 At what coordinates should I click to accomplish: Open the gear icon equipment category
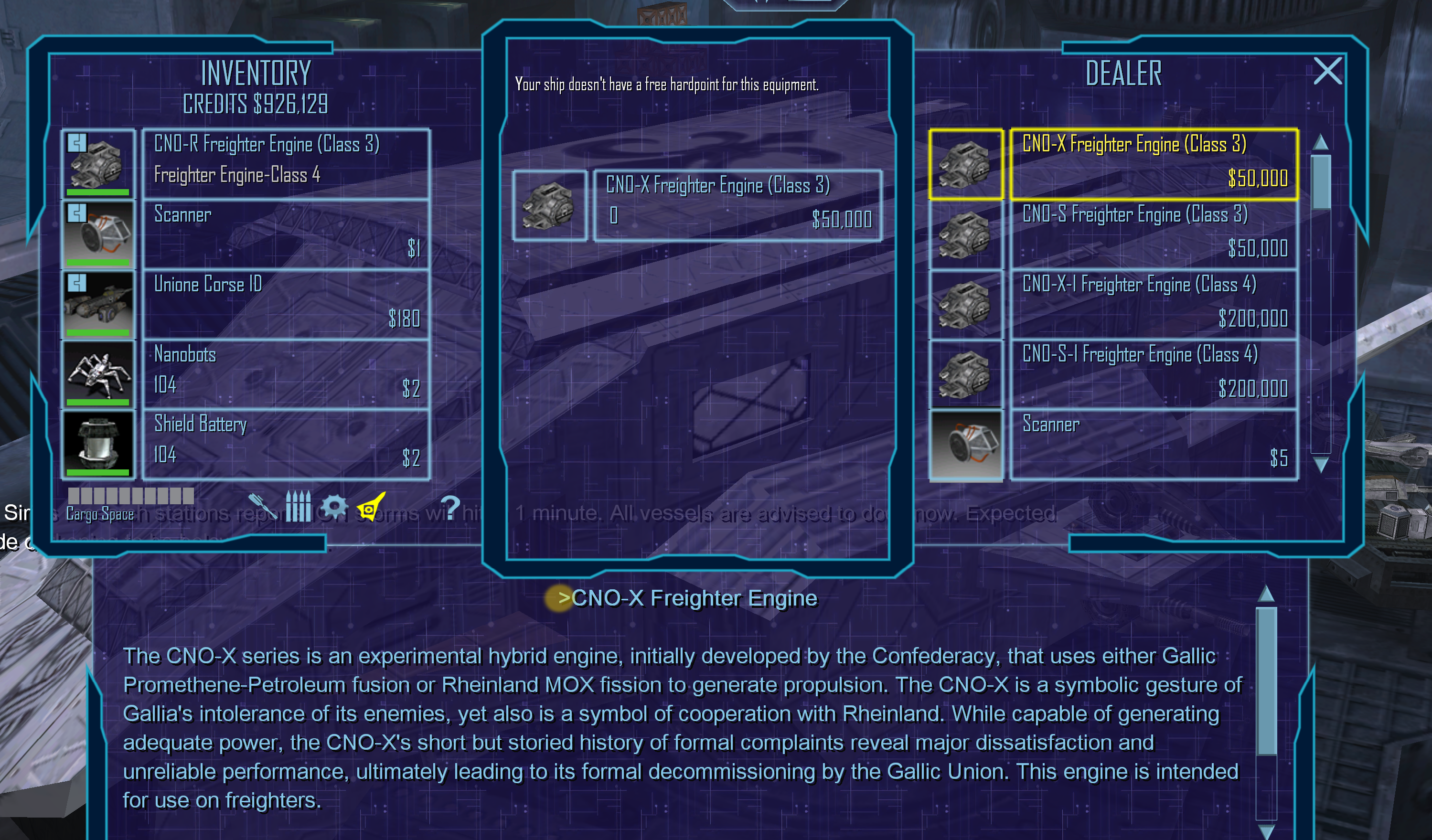[x=334, y=505]
